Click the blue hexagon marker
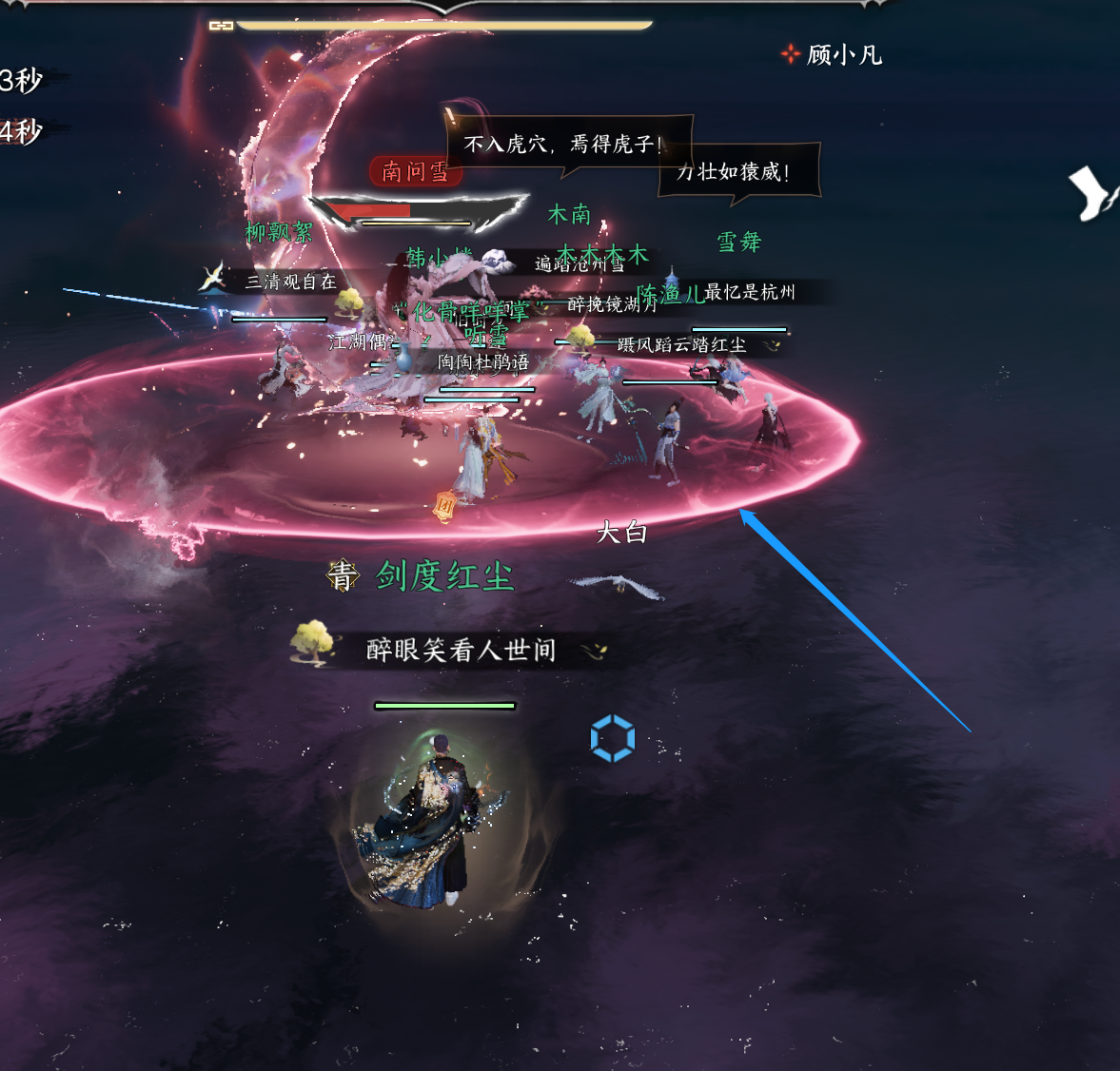The image size is (1120, 1071). tap(612, 738)
